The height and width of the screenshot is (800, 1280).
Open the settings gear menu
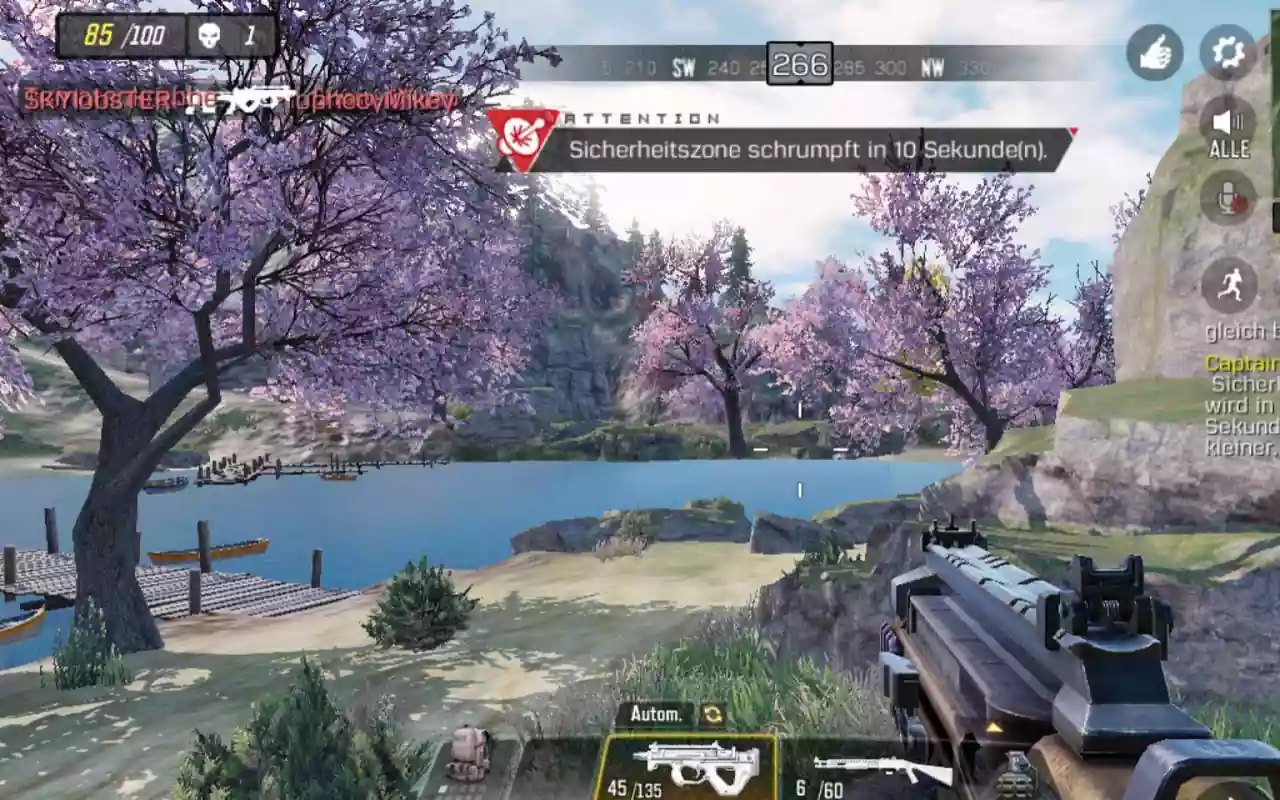(x=1227, y=52)
